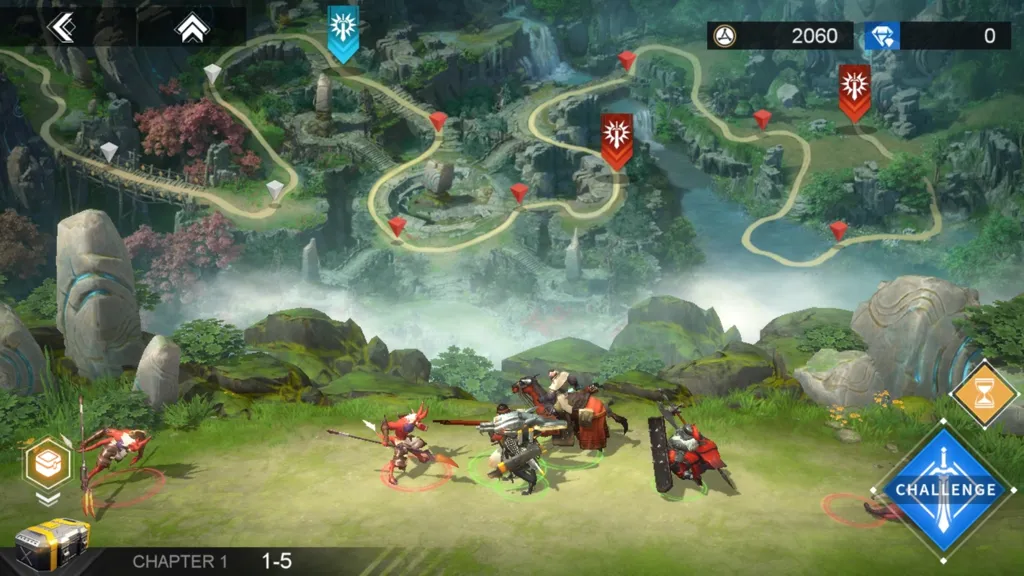Go back with the double left chevron

point(61,28)
